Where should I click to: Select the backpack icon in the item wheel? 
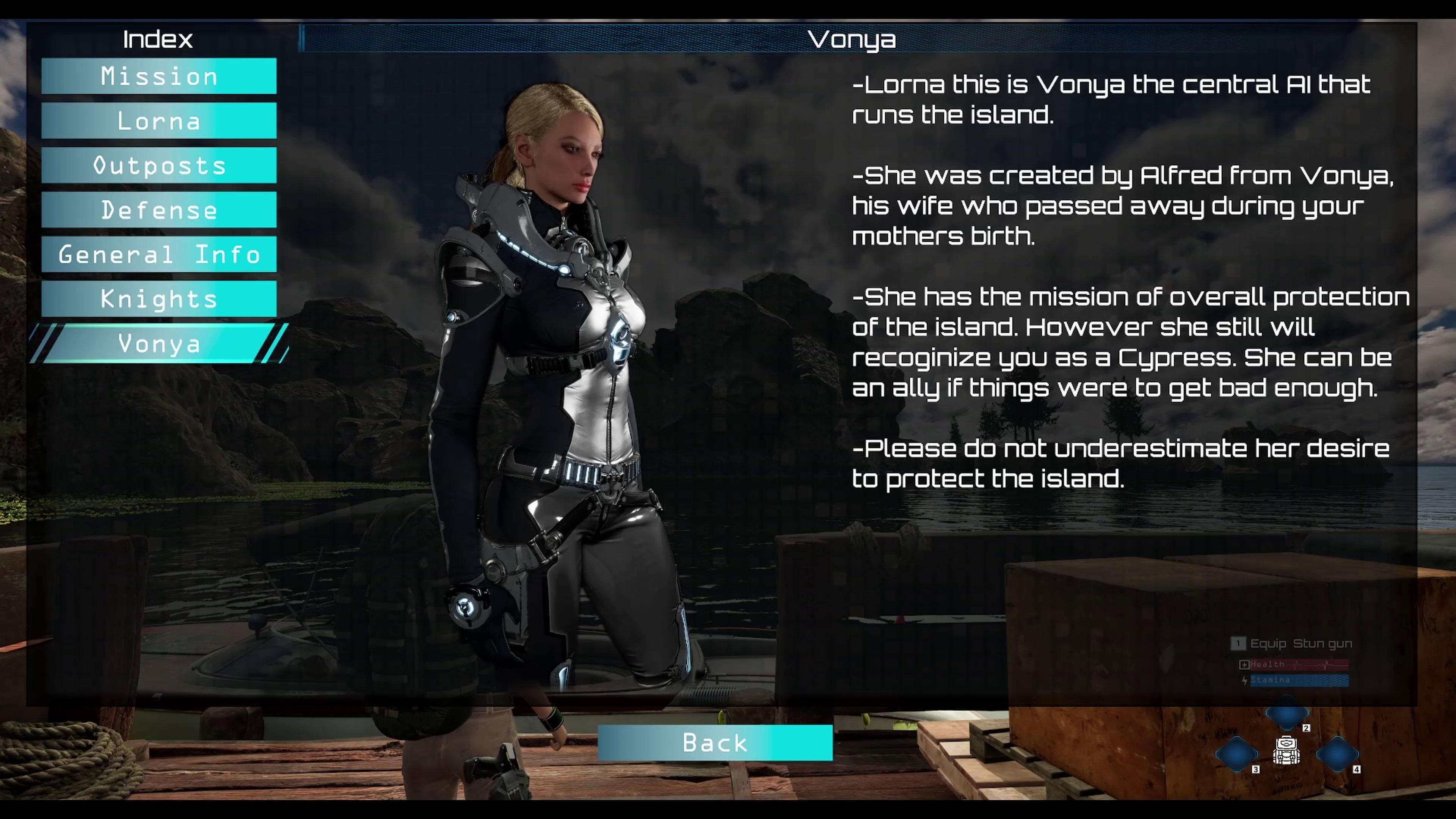tap(1286, 751)
